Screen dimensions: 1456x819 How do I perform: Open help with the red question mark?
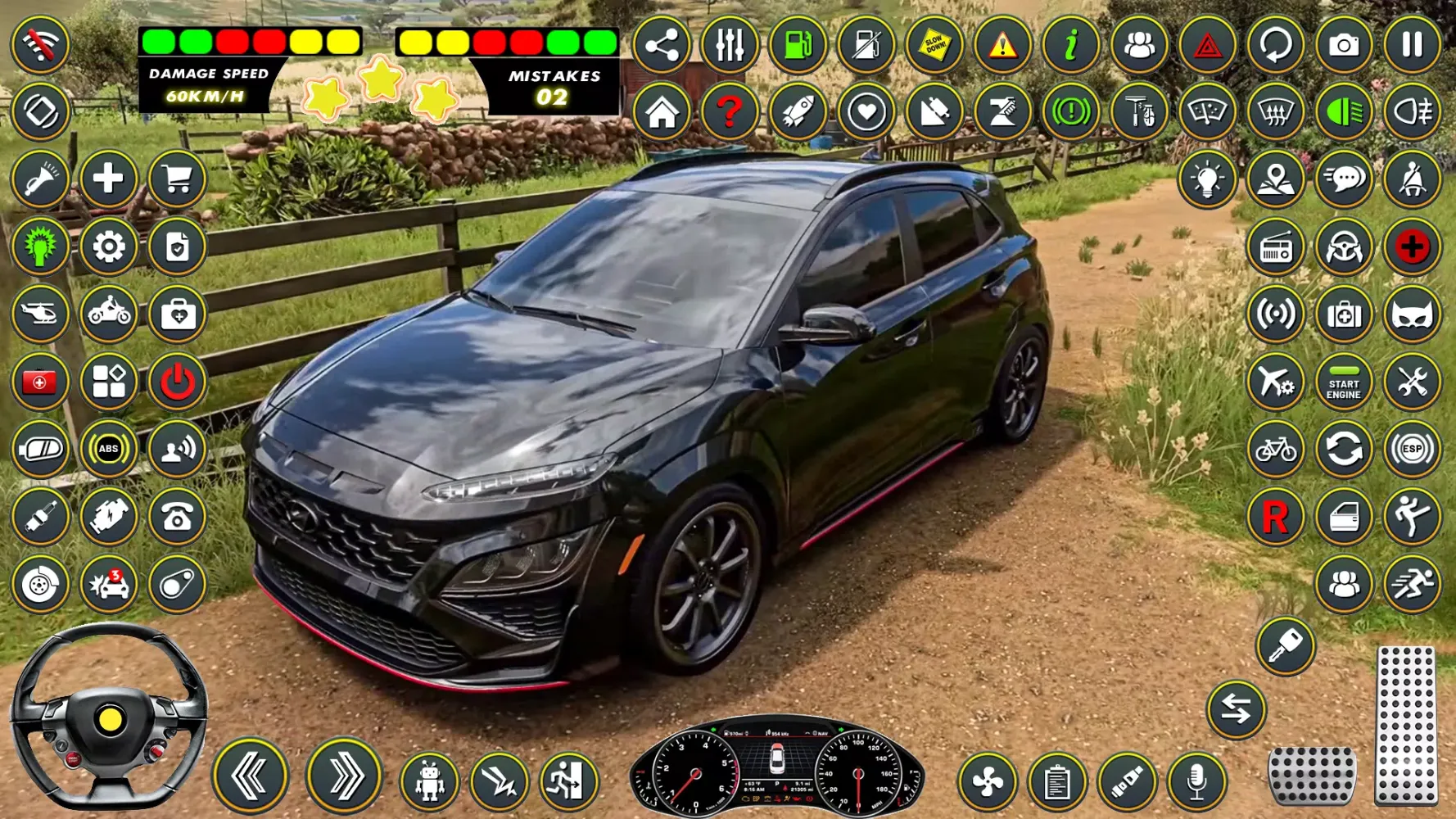click(730, 112)
